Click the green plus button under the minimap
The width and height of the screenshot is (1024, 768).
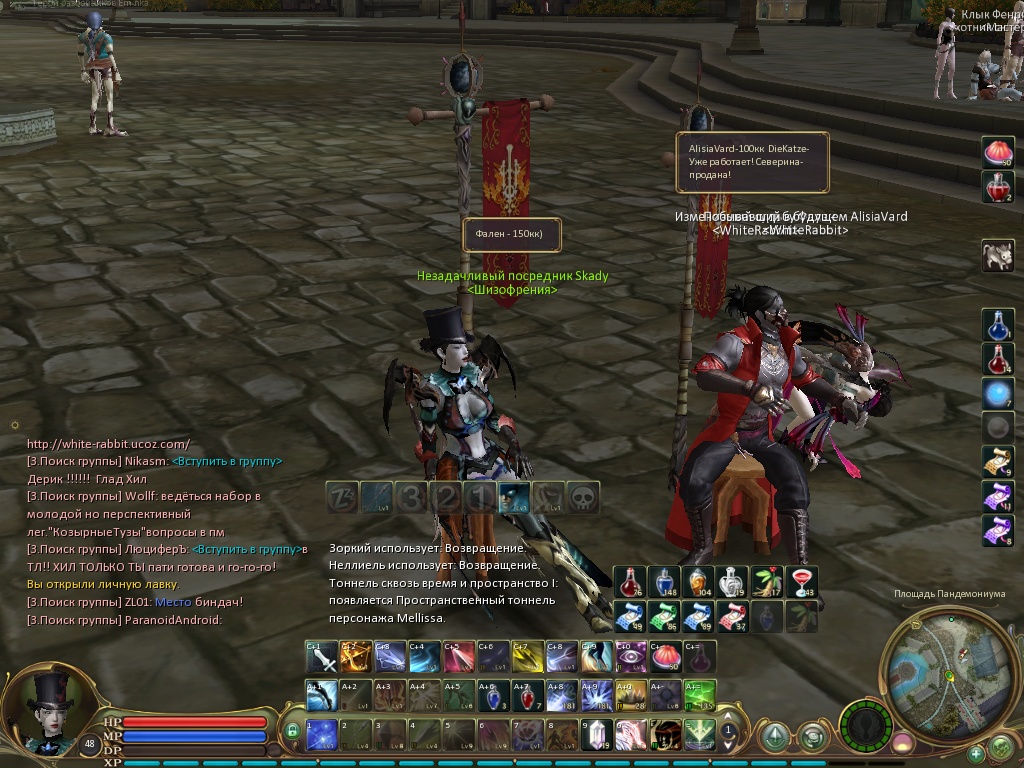point(975,753)
